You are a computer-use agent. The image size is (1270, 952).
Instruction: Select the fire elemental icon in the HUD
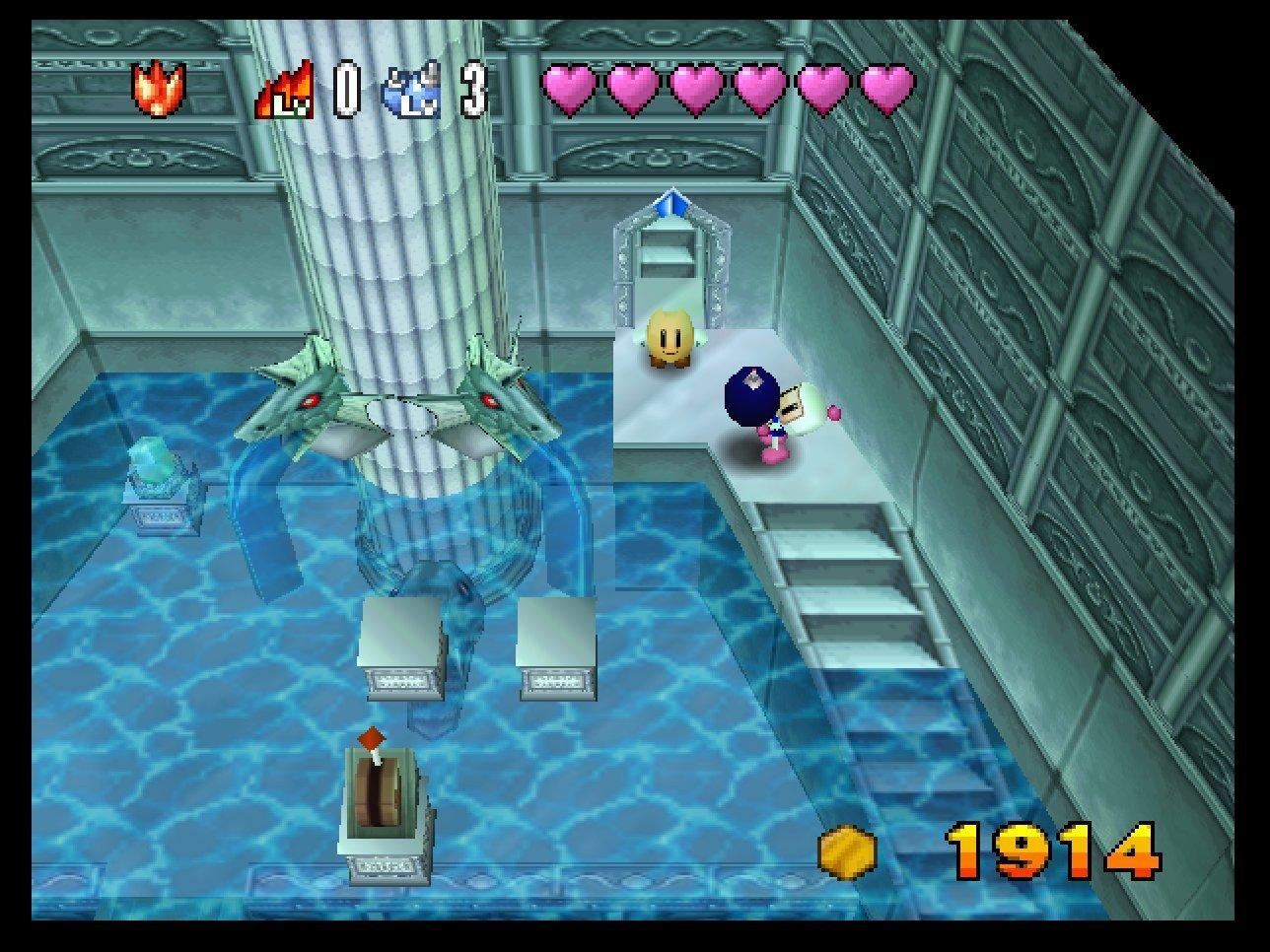point(160,87)
